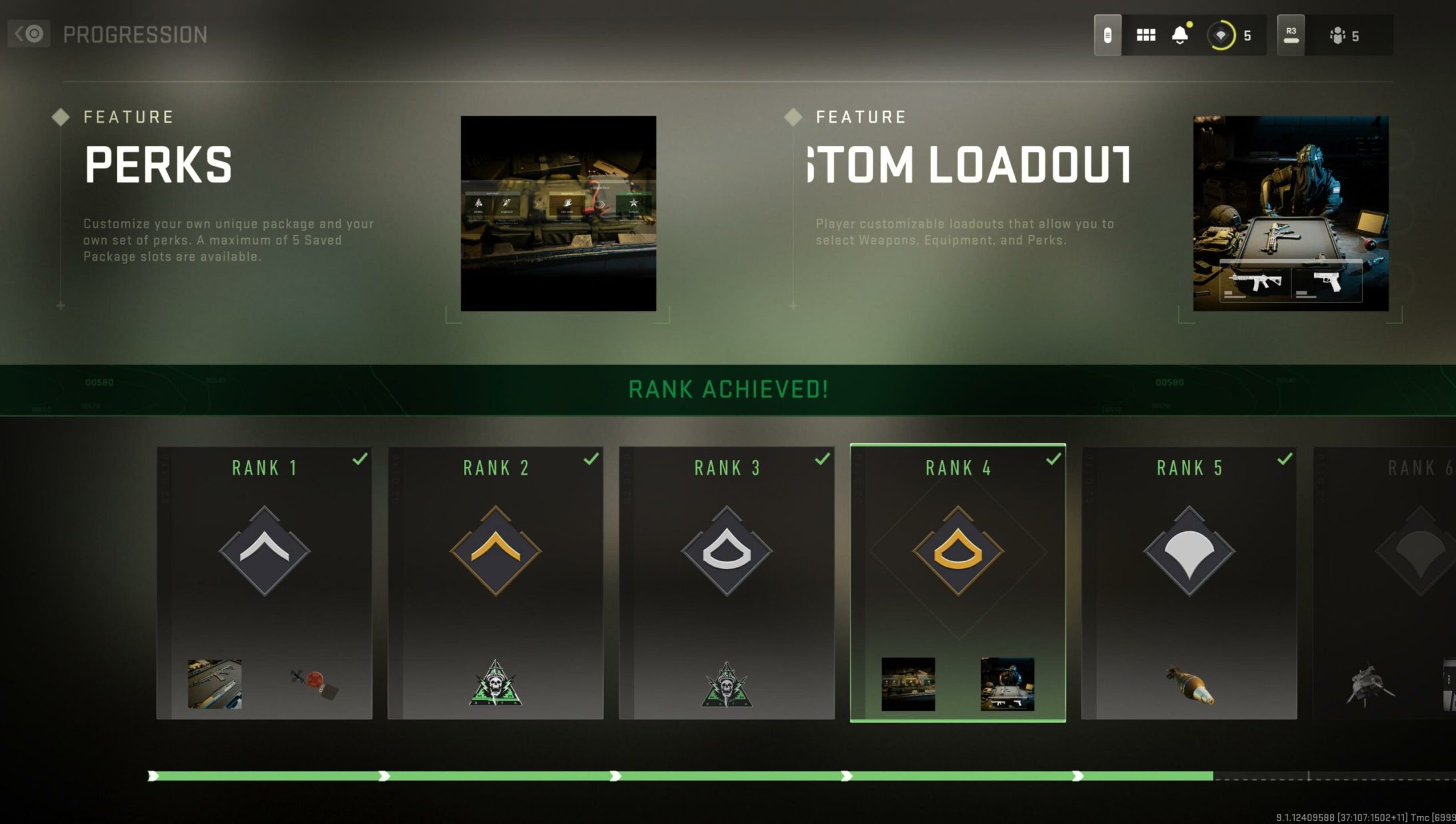Image resolution: width=1456 pixels, height=824 pixels.
Task: Click the PERKS feature heading
Action: coord(157,165)
